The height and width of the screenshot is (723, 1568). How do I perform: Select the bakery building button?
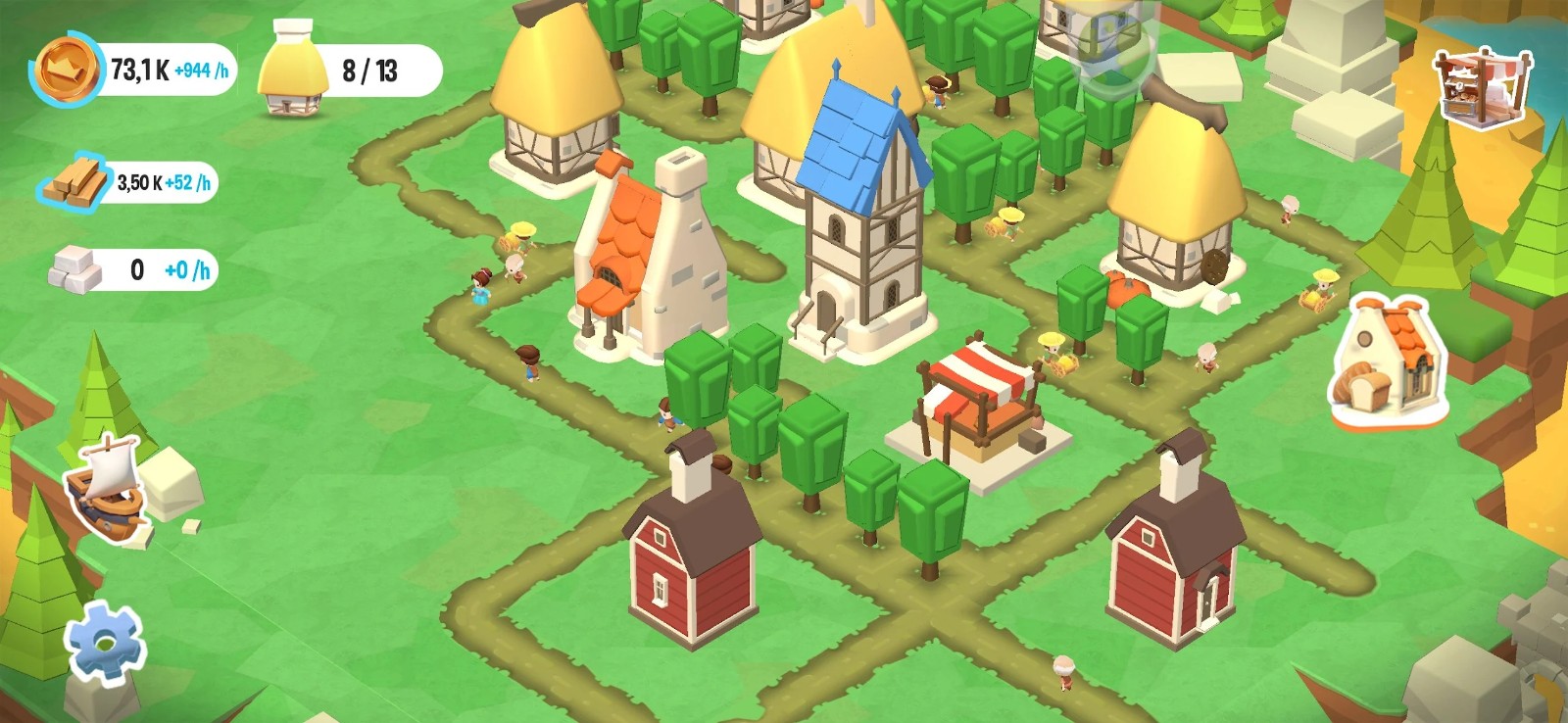[1389, 361]
